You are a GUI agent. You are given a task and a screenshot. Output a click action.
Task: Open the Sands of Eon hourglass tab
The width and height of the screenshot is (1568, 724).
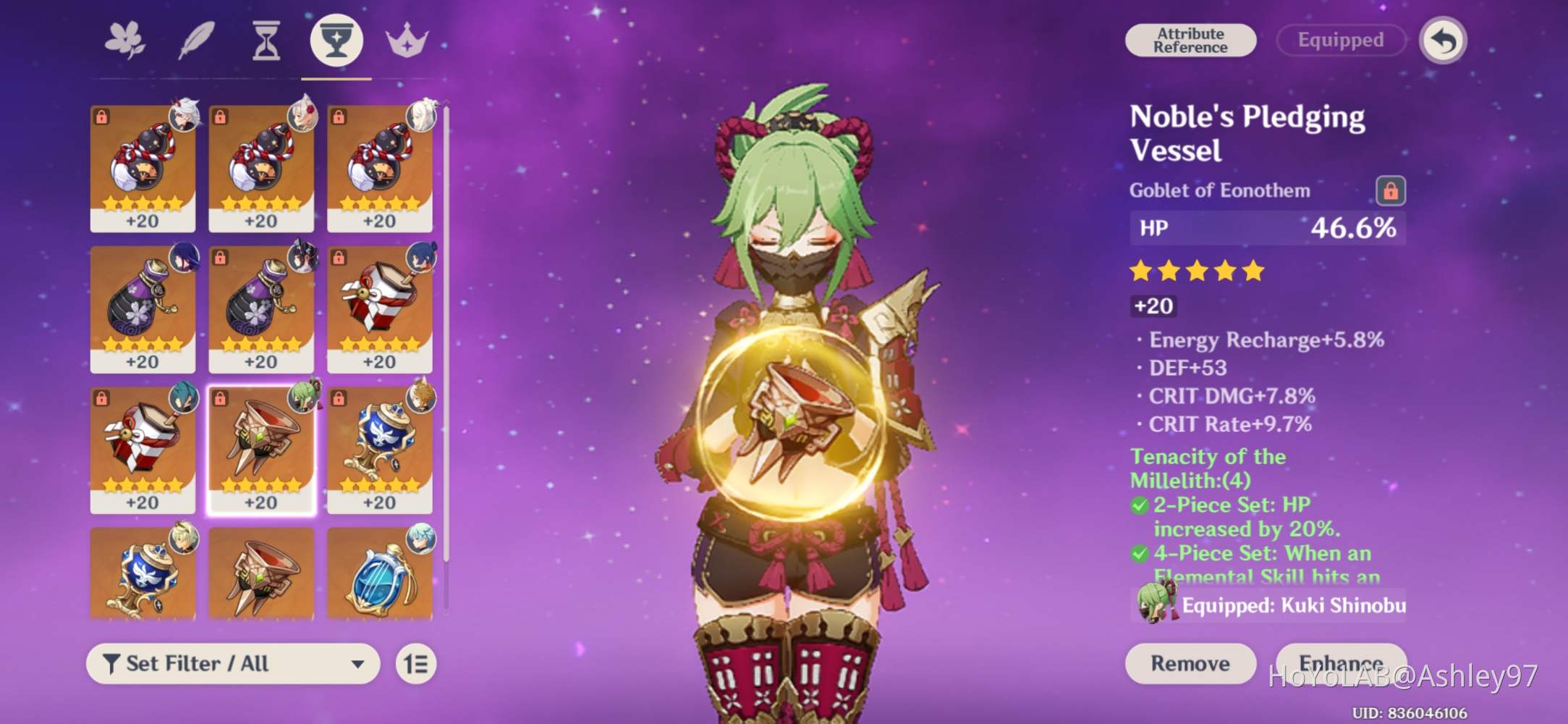[x=265, y=41]
